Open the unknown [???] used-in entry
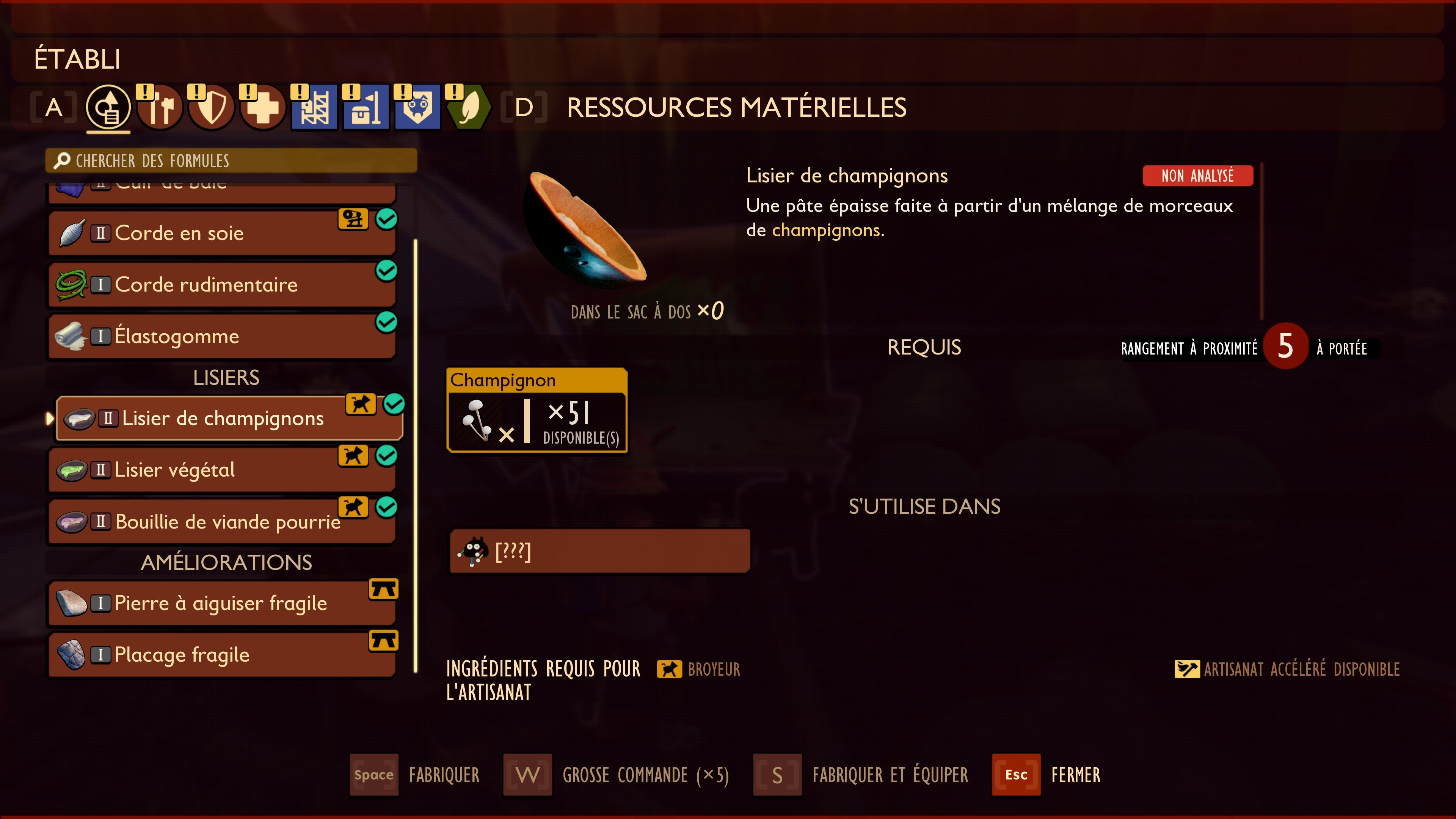This screenshot has height=819, width=1456. pyautogui.click(x=599, y=551)
